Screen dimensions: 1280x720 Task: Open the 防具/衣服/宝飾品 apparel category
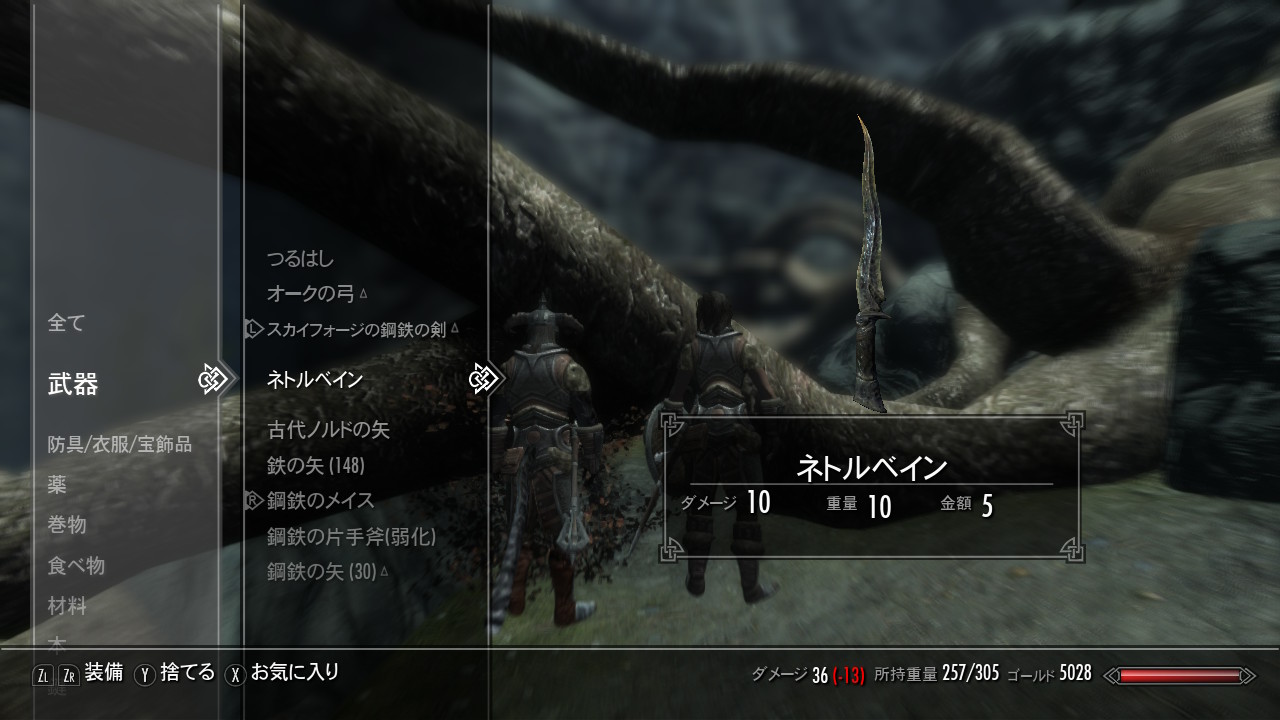[119, 444]
